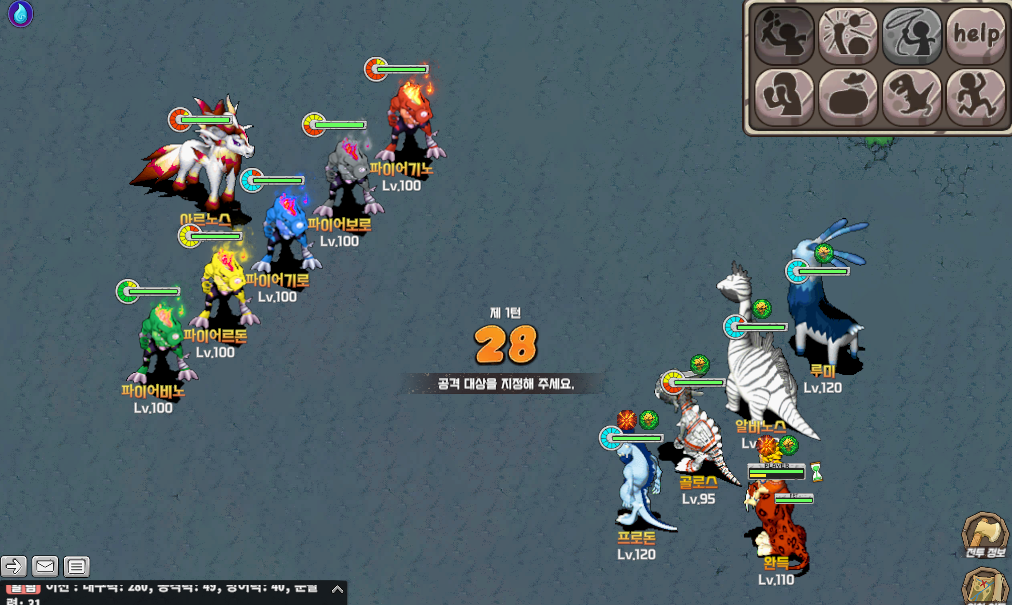Select the dinosaur pet command

[x=911, y=97]
